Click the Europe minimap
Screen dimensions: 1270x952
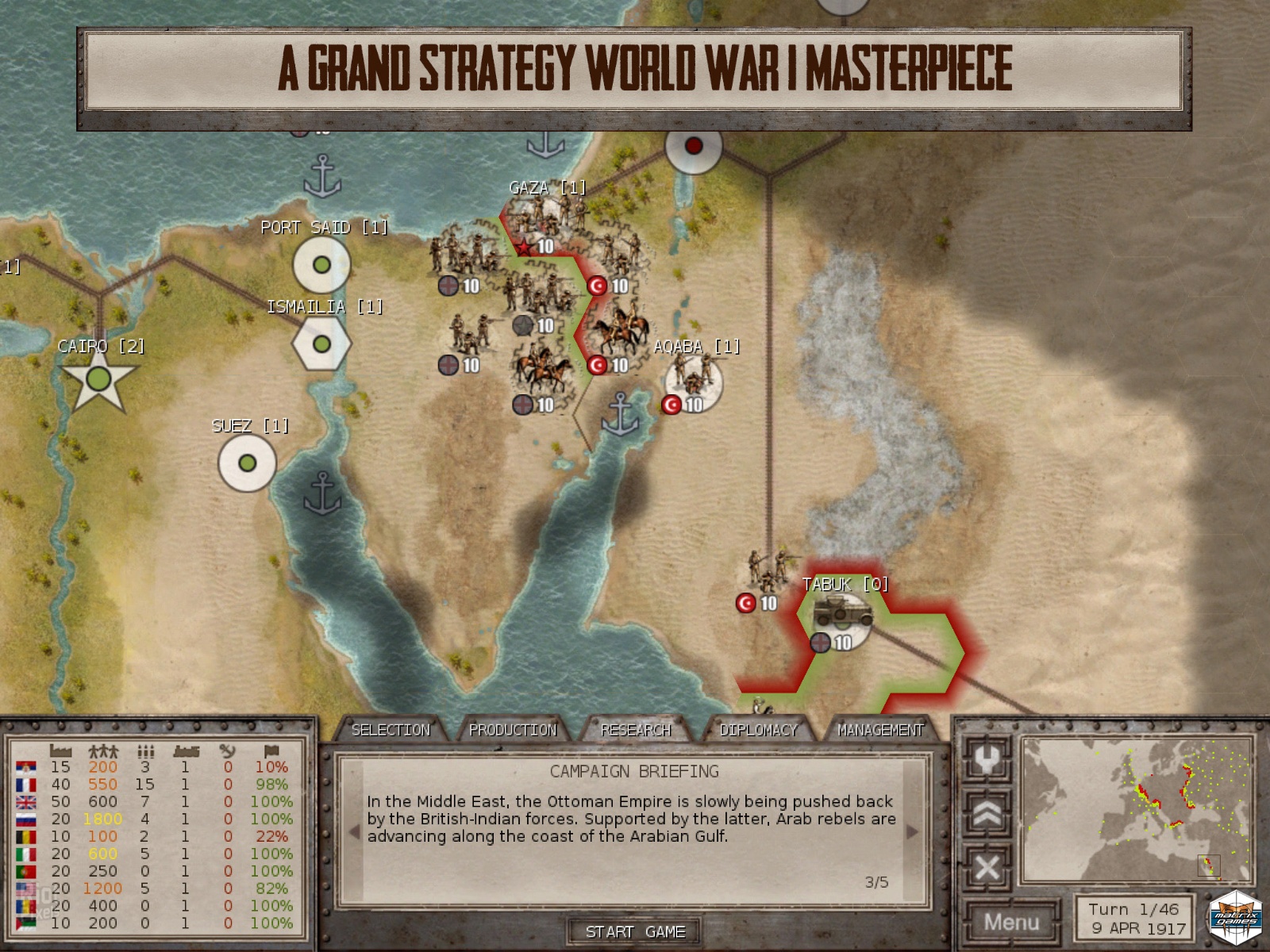pos(1137,809)
